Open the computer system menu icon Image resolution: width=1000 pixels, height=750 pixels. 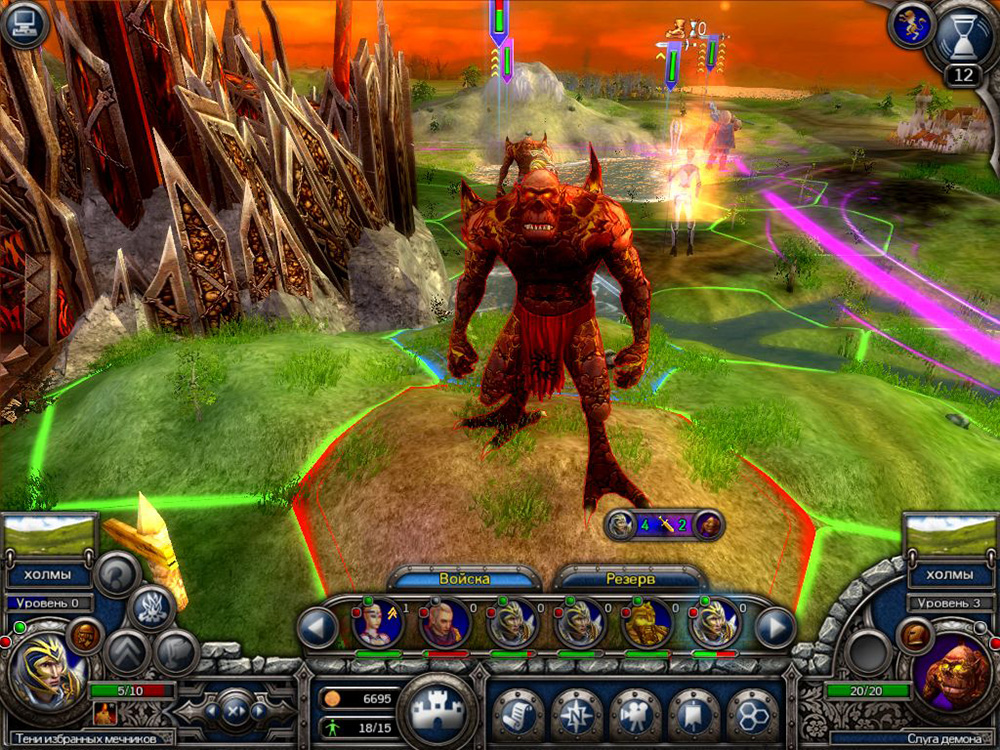(25, 24)
